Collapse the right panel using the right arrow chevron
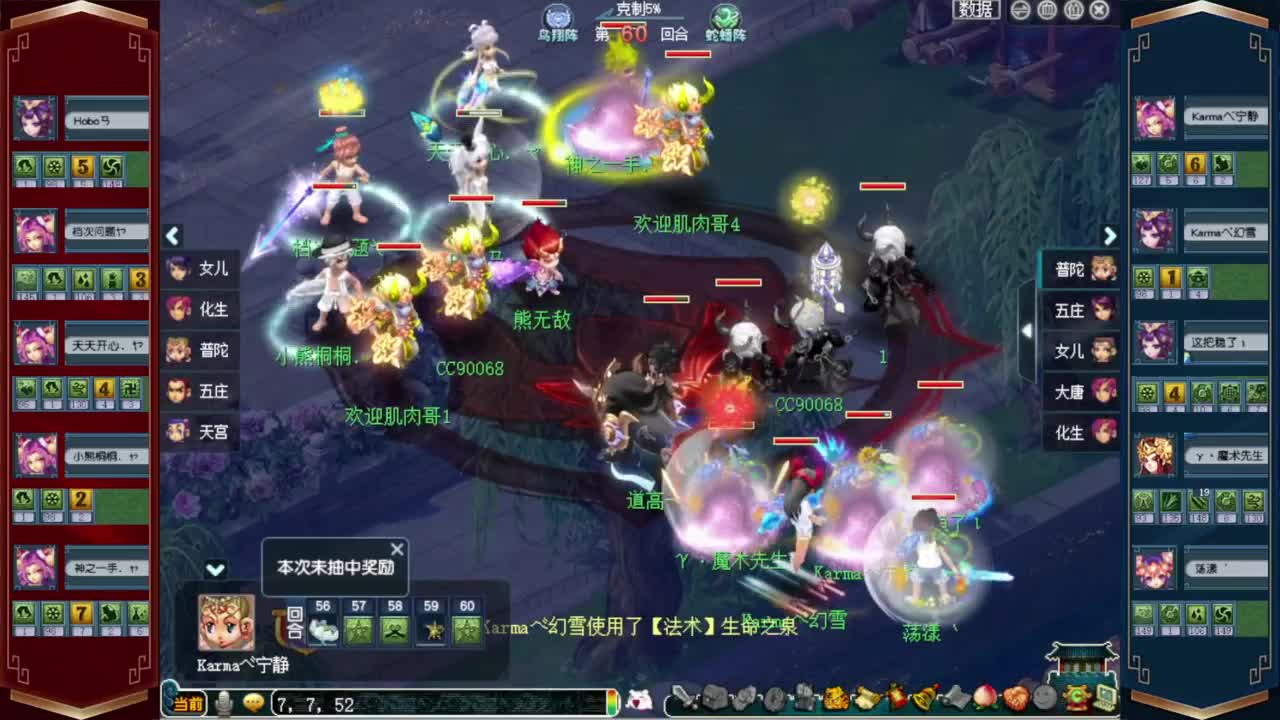Screen dimensions: 1280x720 1110,237
